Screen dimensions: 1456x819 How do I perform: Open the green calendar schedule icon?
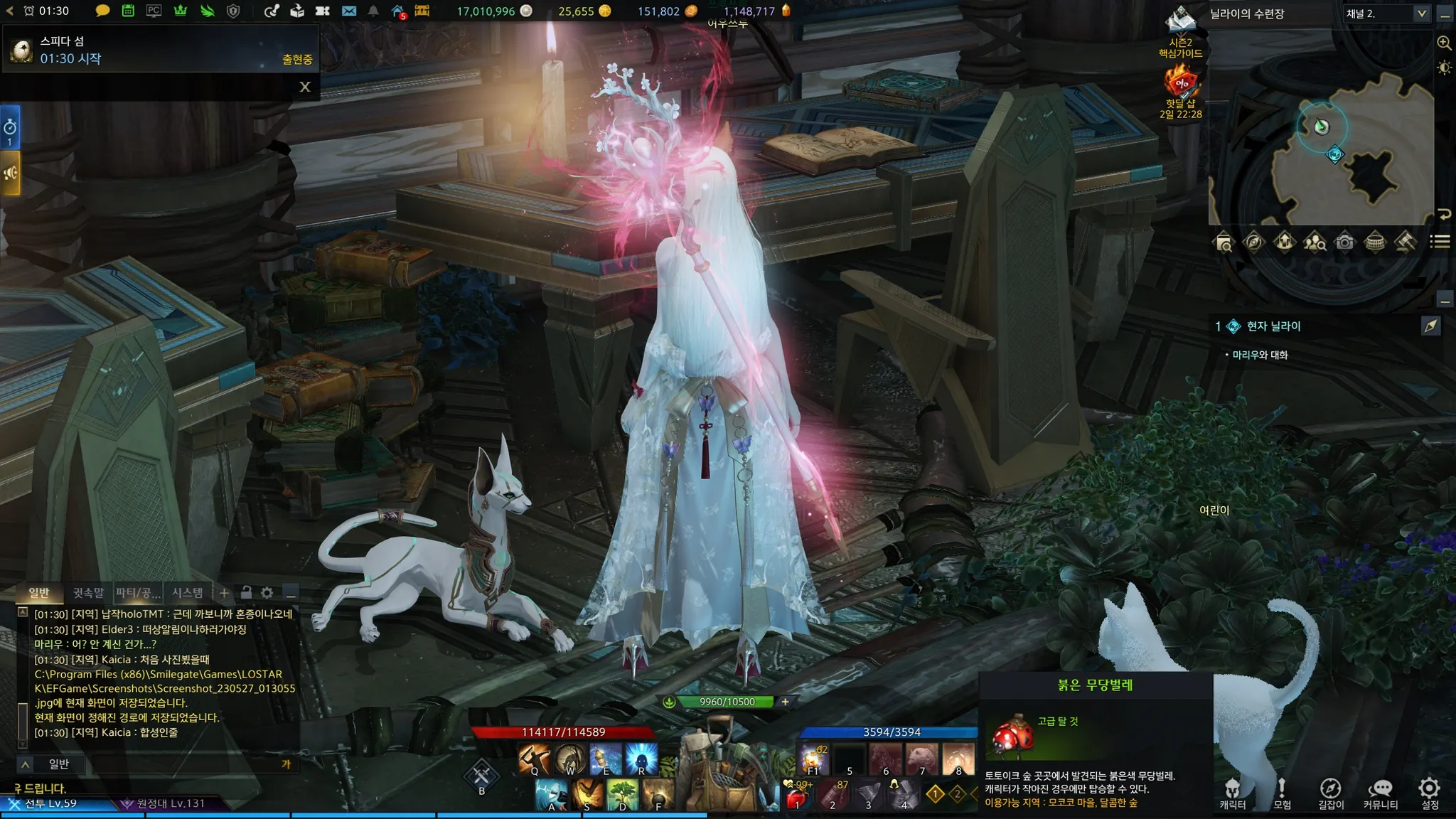[128, 11]
